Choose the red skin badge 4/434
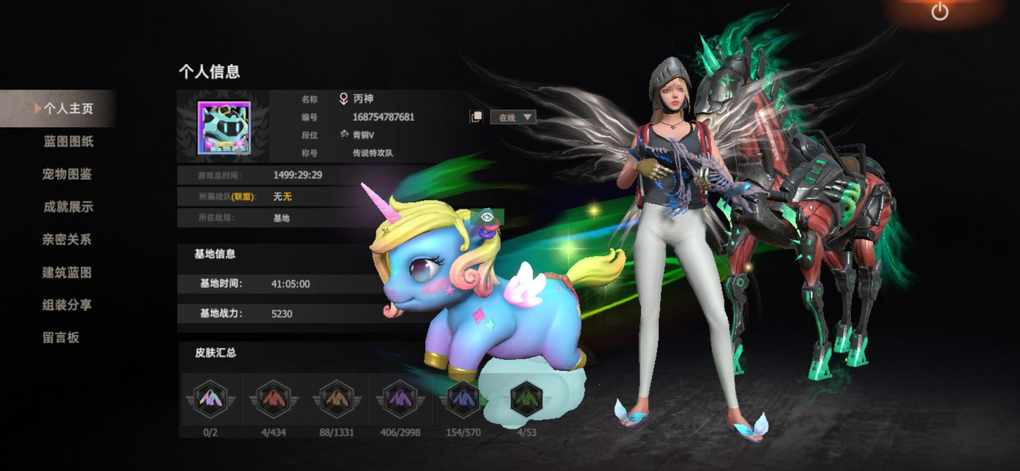The width and height of the screenshot is (1020, 471). 271,399
